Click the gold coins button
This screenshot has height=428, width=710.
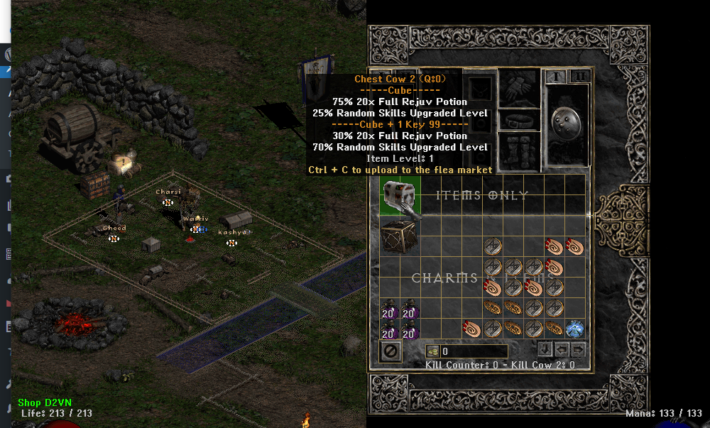(x=433, y=351)
